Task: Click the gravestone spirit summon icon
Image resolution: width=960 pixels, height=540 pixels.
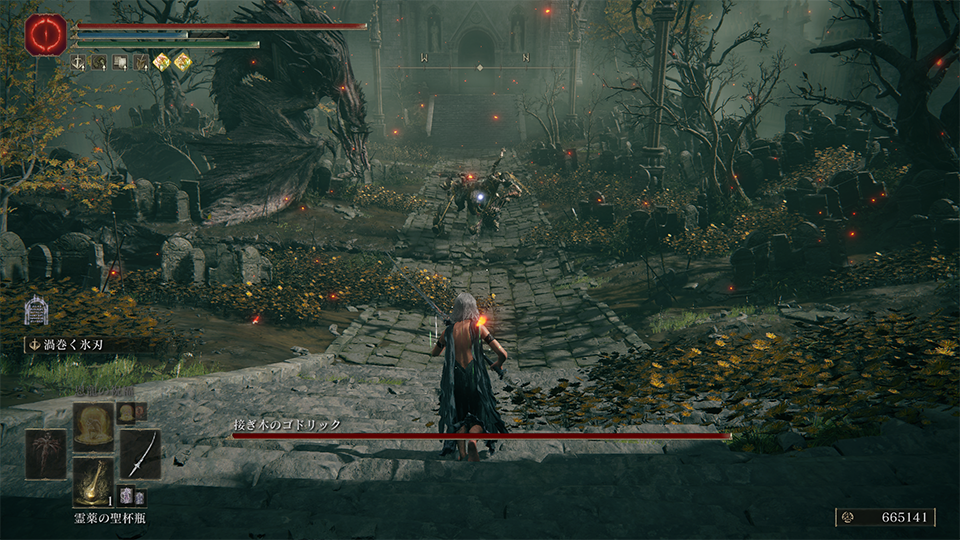Action: (36, 310)
